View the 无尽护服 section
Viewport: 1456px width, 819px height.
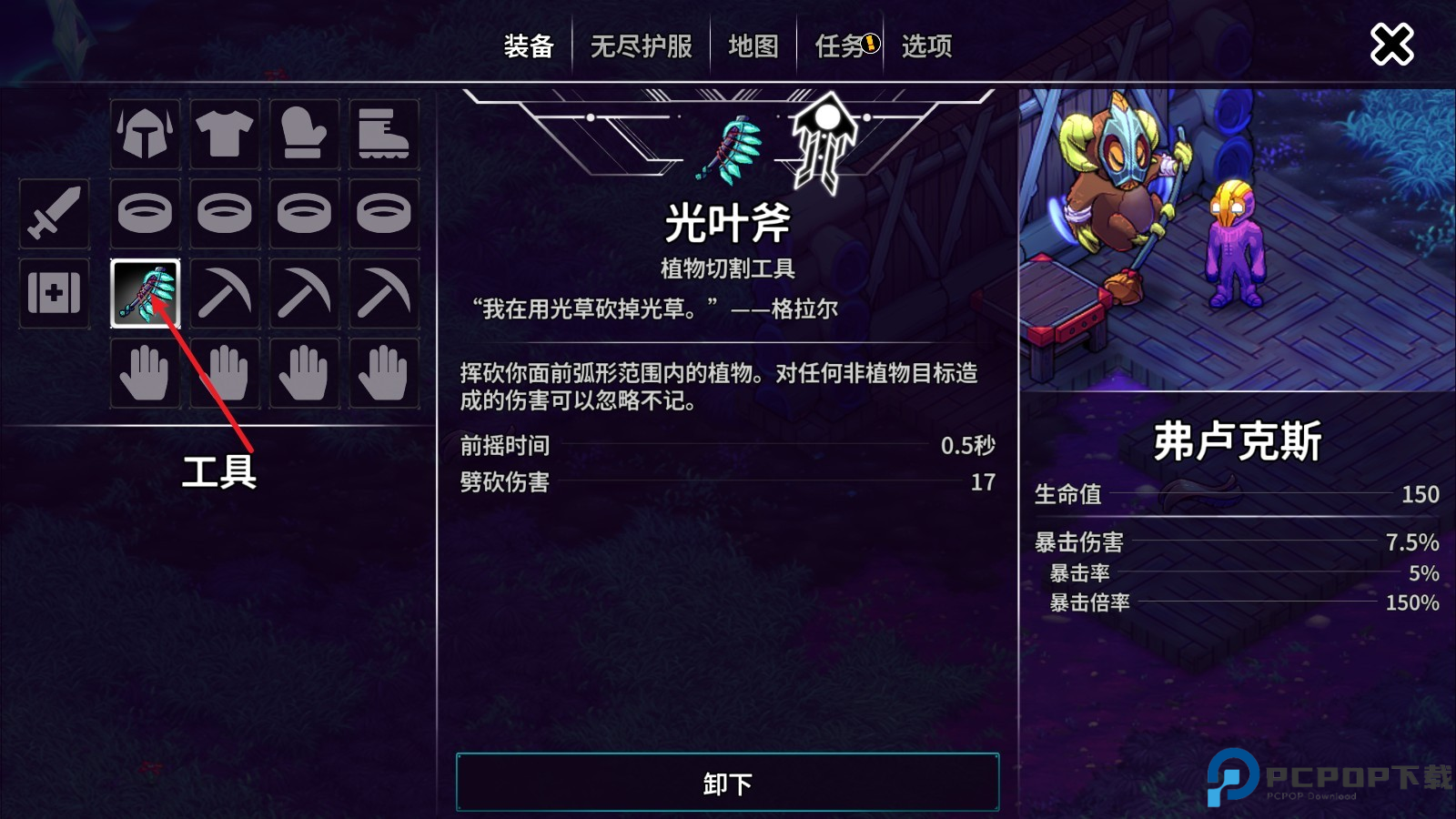point(641,46)
